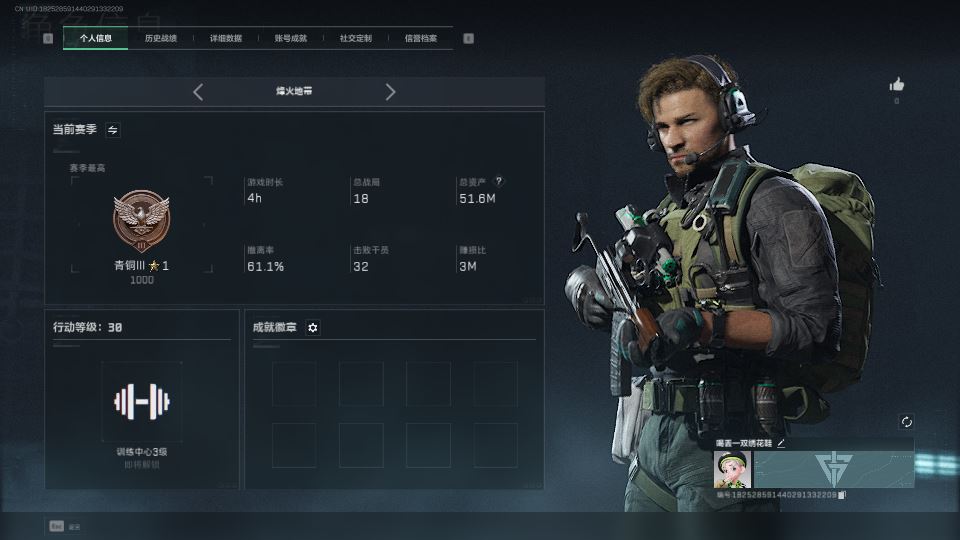This screenshot has height=540, width=960.
Task: Open the 成就徽章 gear settings
Action: click(x=313, y=328)
